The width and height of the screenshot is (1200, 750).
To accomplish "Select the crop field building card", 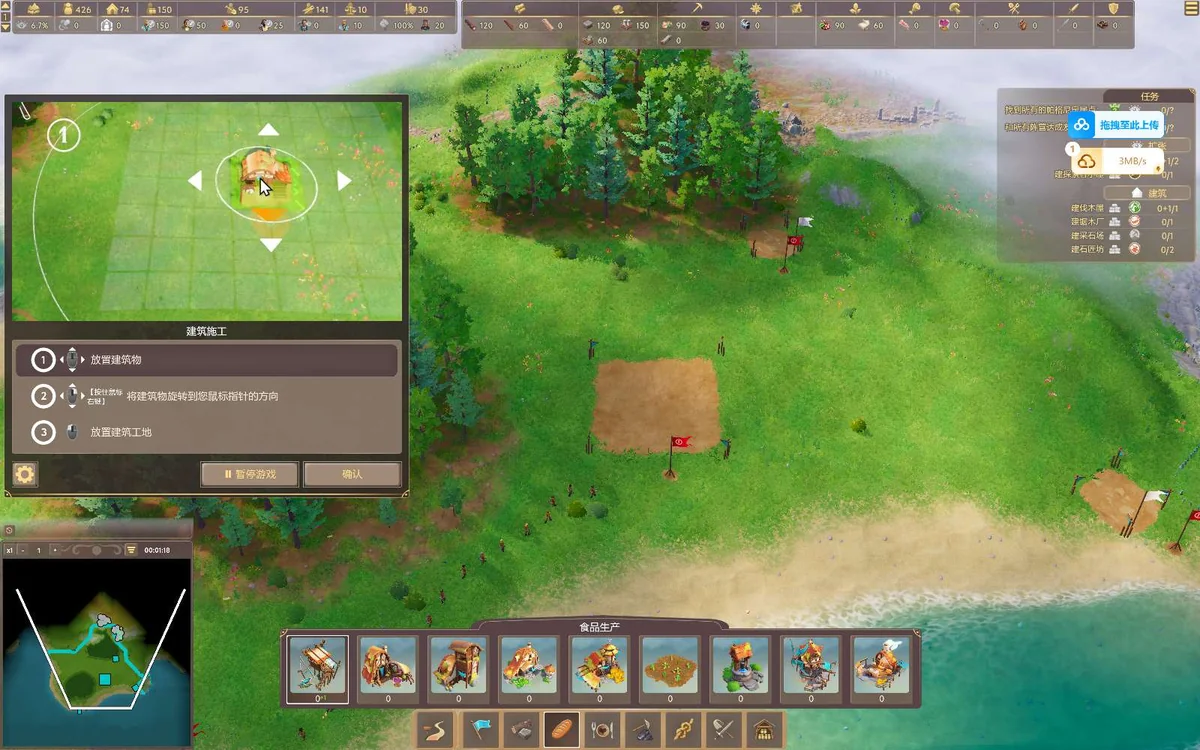I will point(670,666).
